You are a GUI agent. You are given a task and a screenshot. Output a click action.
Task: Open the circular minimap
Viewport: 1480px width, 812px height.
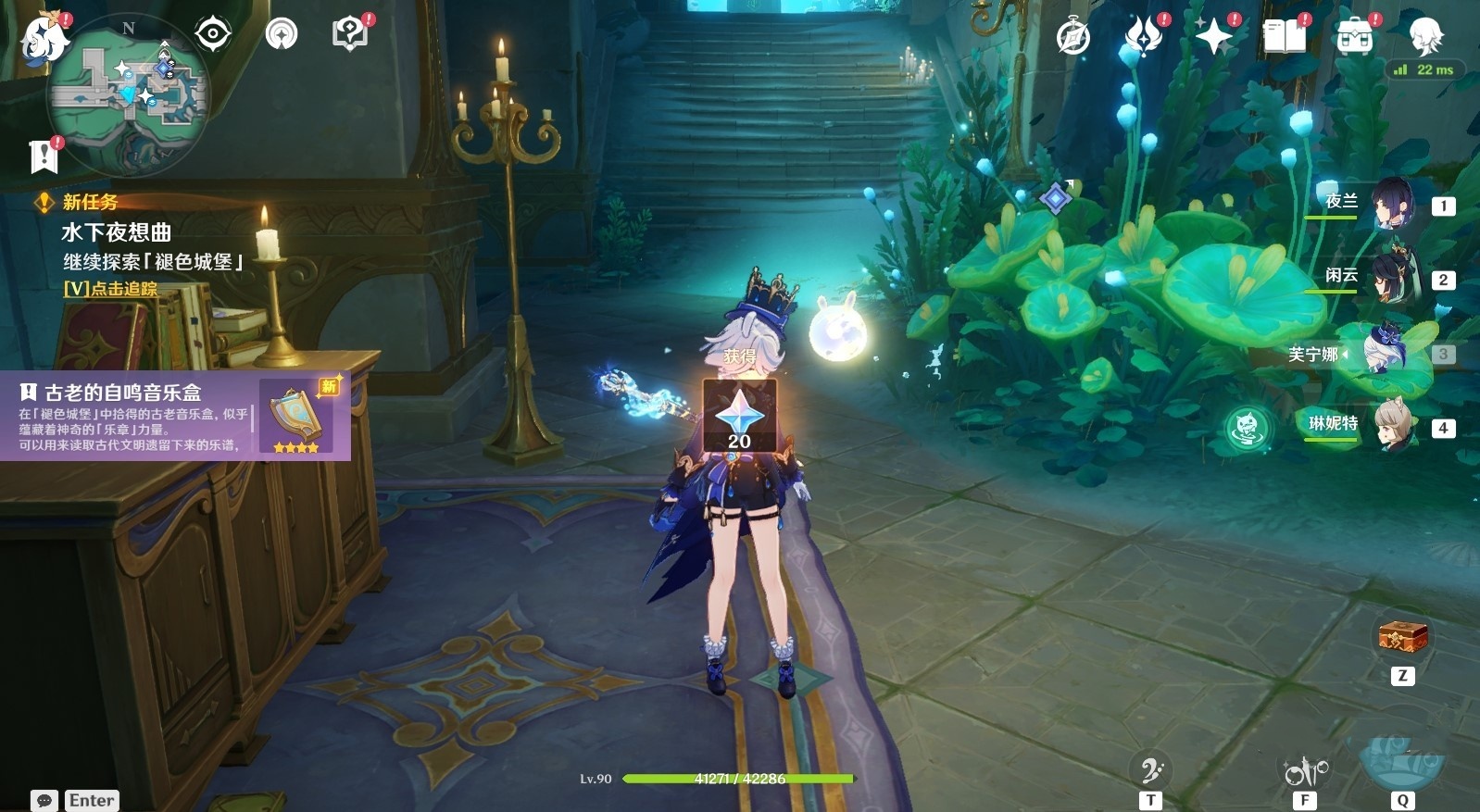pos(129,93)
